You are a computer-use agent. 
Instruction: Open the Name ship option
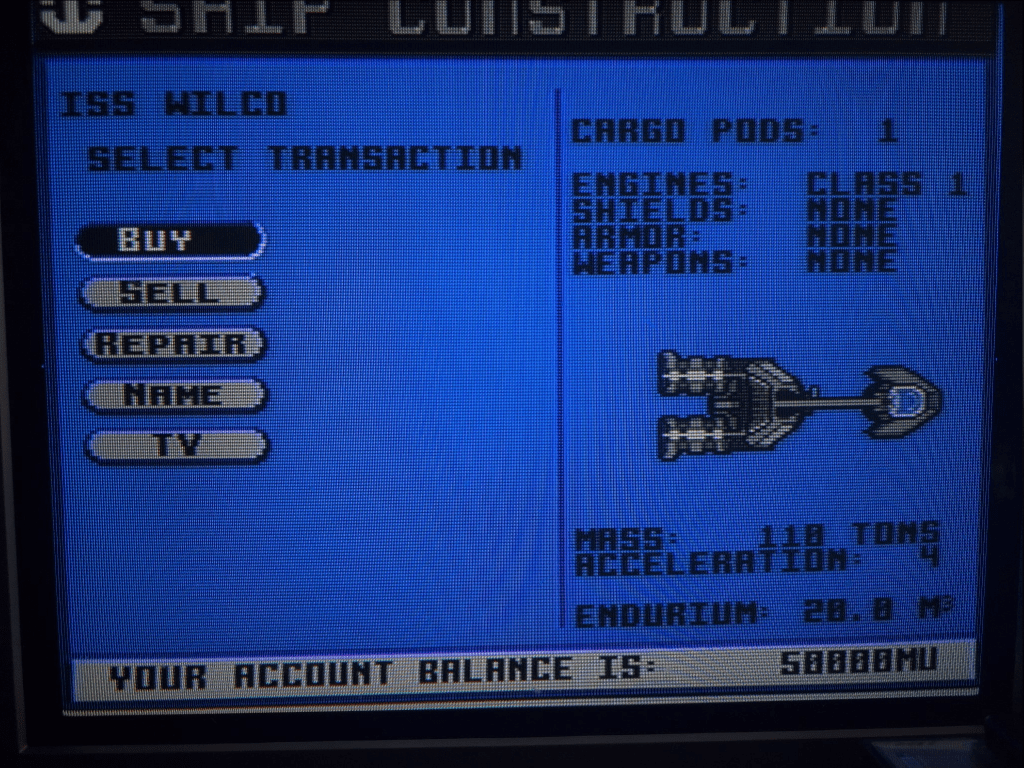(x=174, y=395)
